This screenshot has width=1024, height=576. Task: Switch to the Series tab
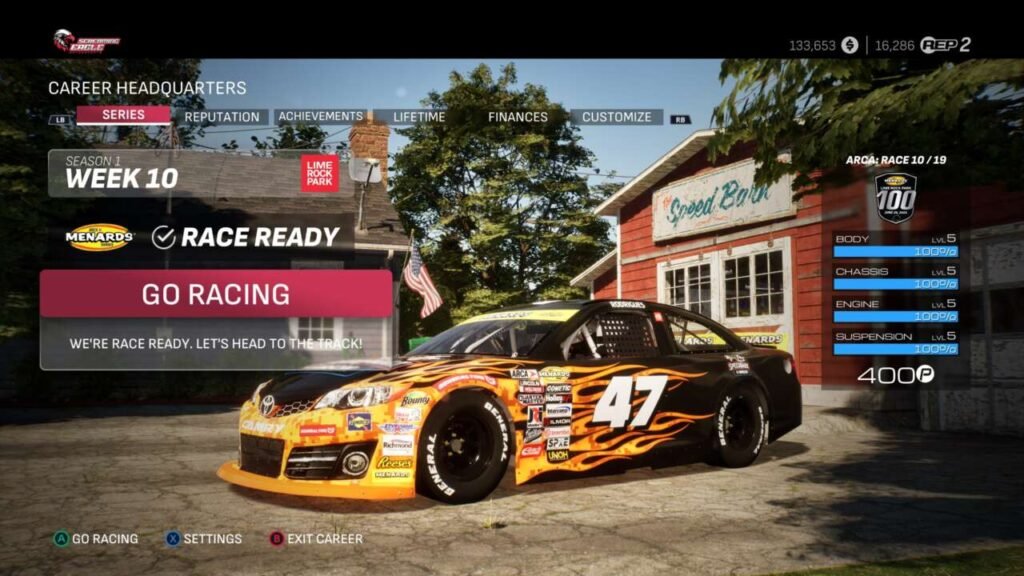123,115
